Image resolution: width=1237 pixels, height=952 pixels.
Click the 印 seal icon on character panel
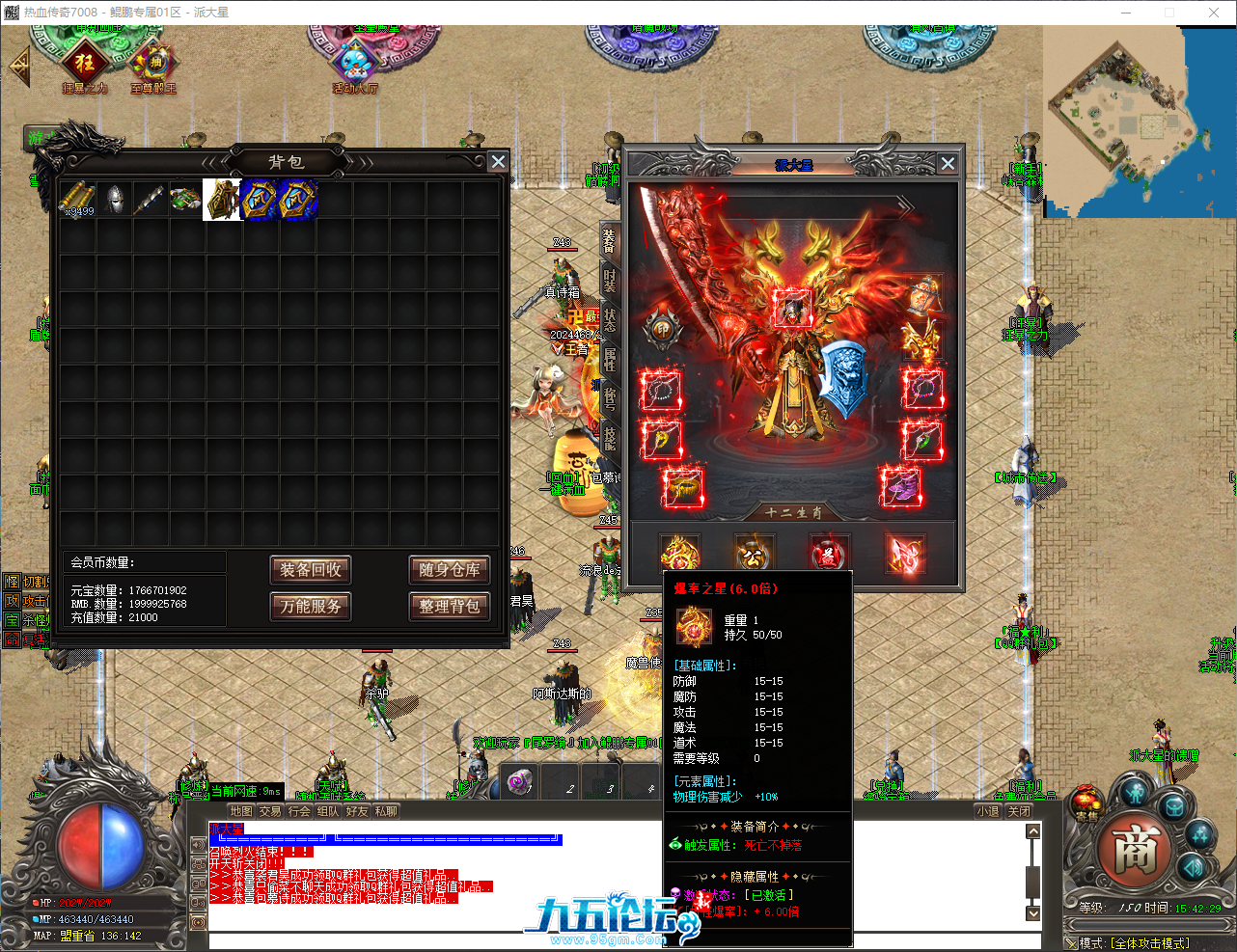click(x=663, y=328)
